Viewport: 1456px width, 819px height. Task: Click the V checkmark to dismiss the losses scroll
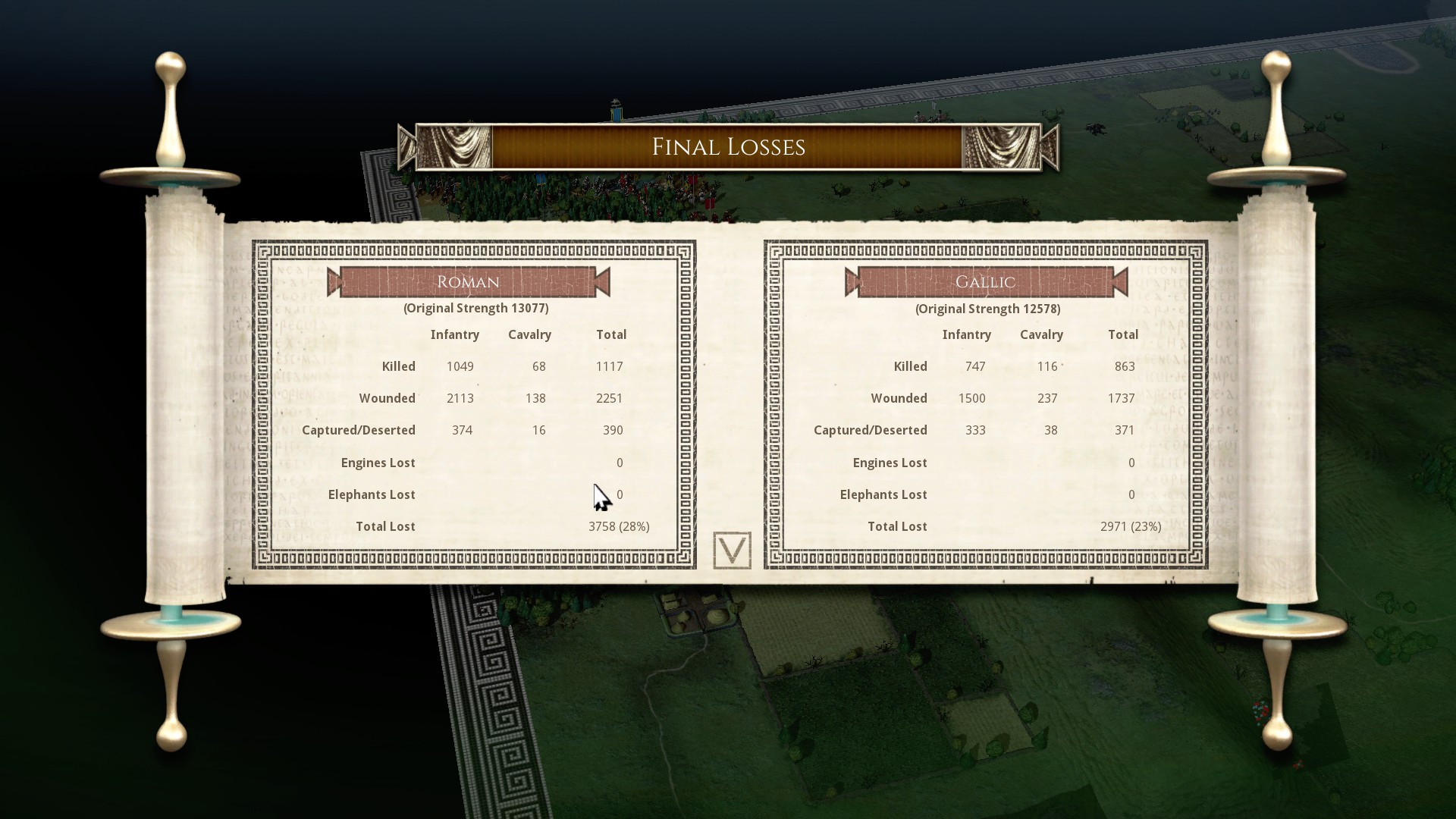732,549
